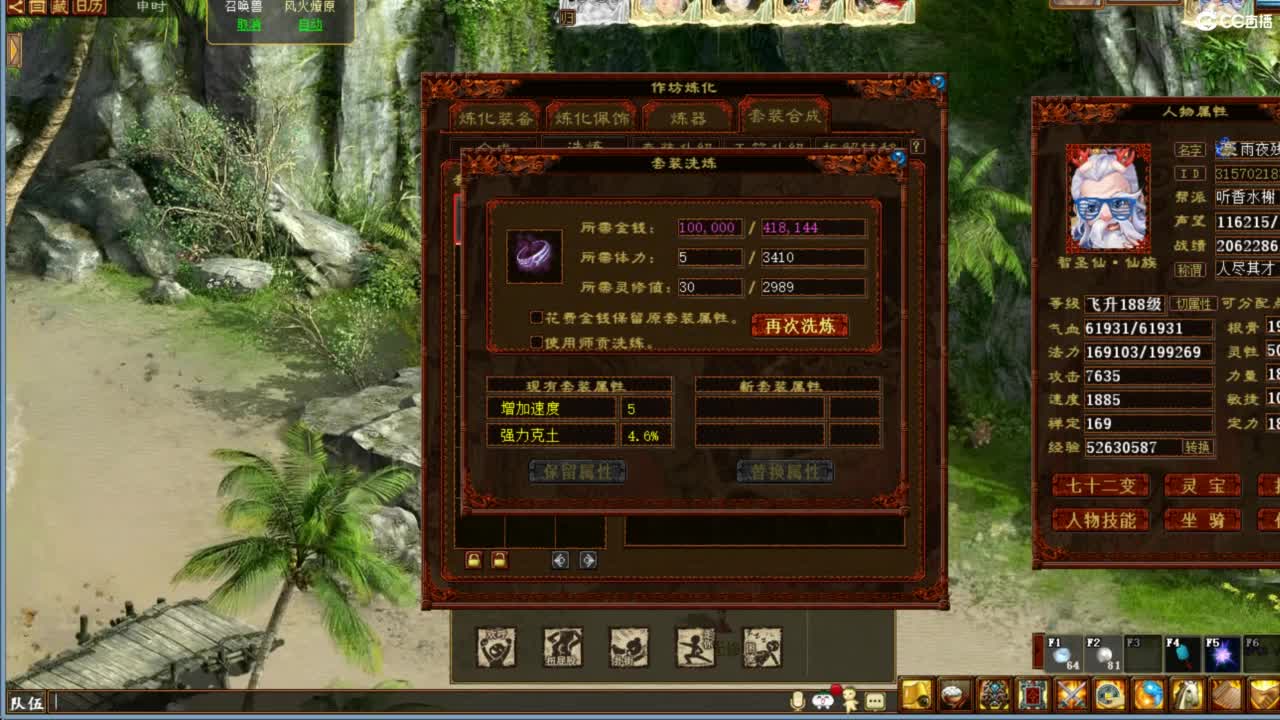Switch to the 套装合成 tab
This screenshot has height=720, width=1280.
[x=782, y=116]
